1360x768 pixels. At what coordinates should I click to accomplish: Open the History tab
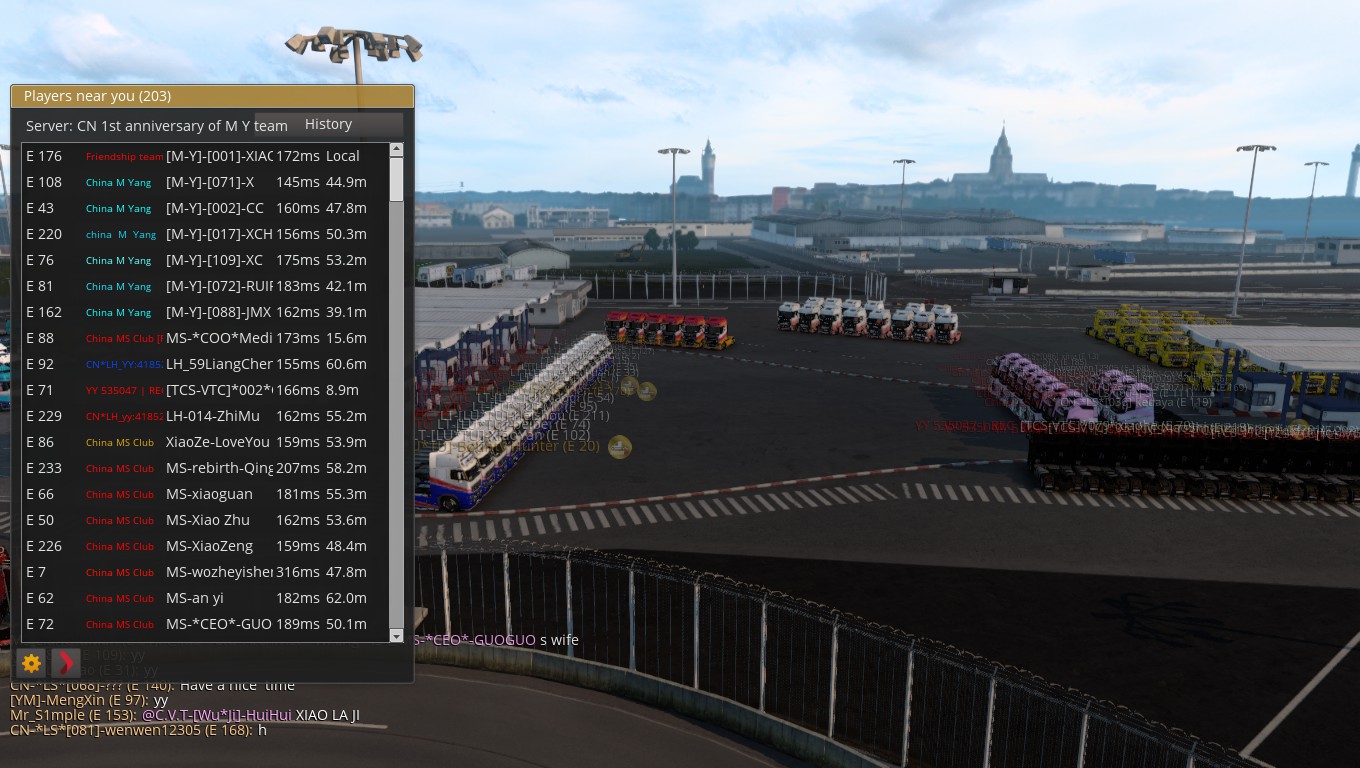click(329, 124)
